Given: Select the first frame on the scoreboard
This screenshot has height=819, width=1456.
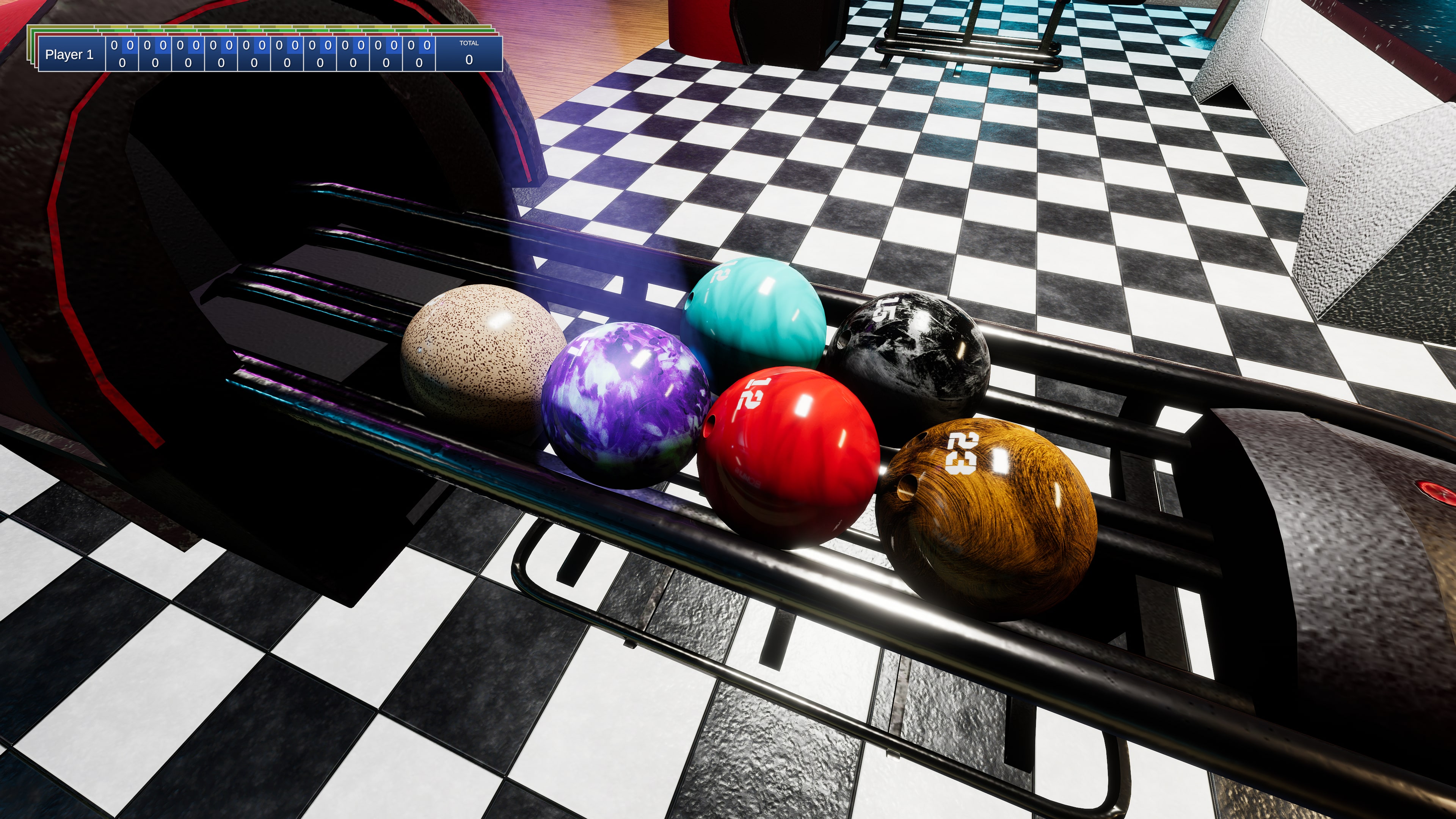Looking at the screenshot, I should (121, 54).
